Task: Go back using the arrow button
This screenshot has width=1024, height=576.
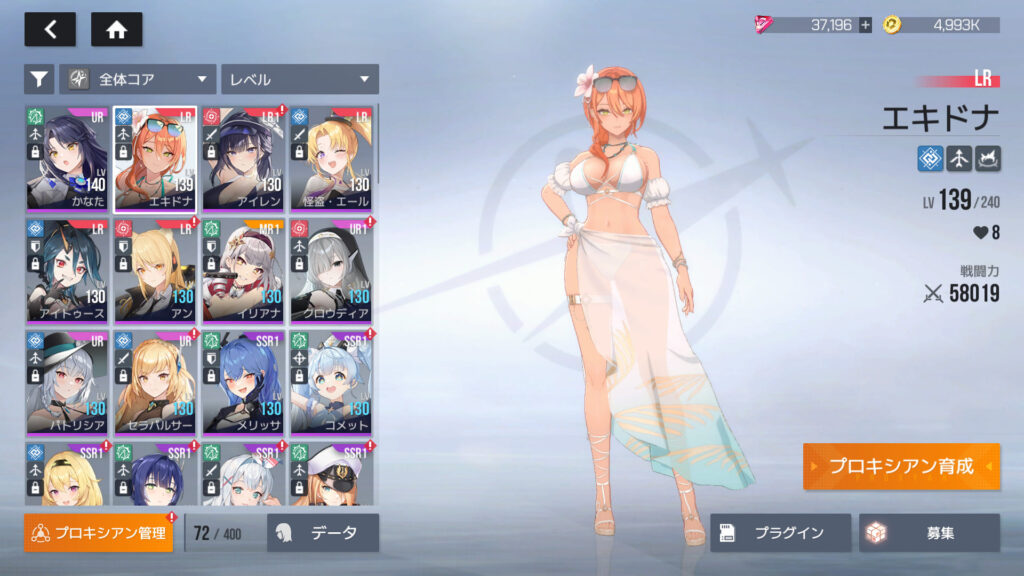Action: click(x=50, y=30)
